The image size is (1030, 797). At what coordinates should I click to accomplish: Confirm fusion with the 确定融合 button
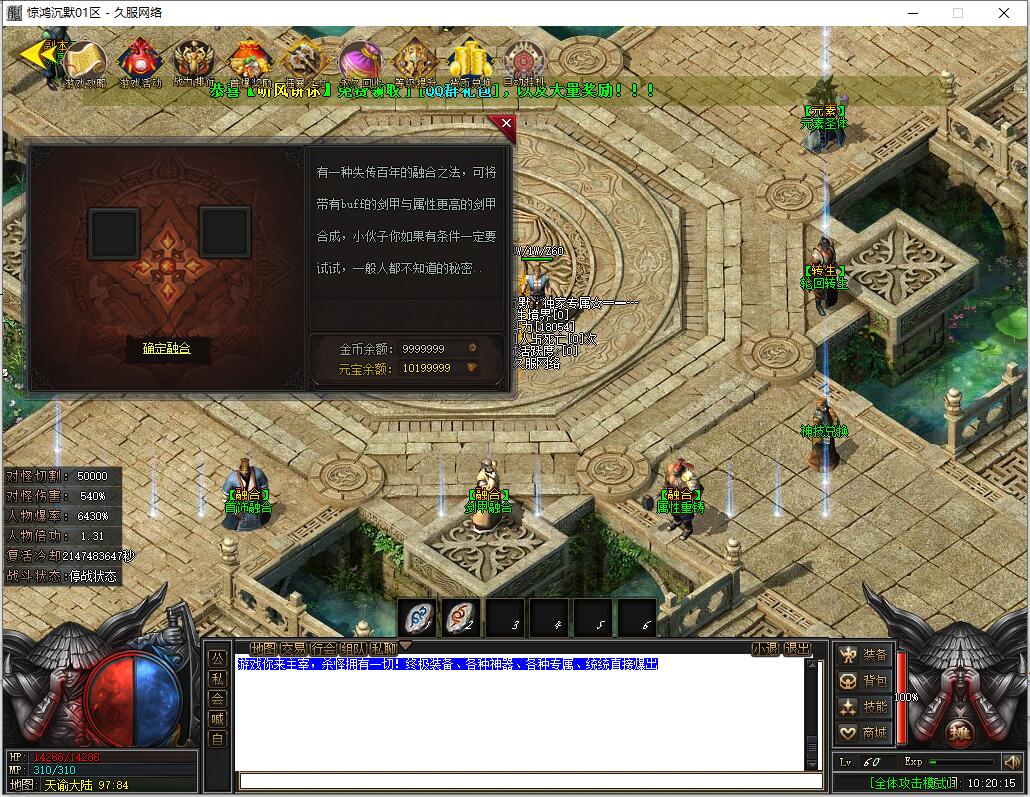point(166,348)
